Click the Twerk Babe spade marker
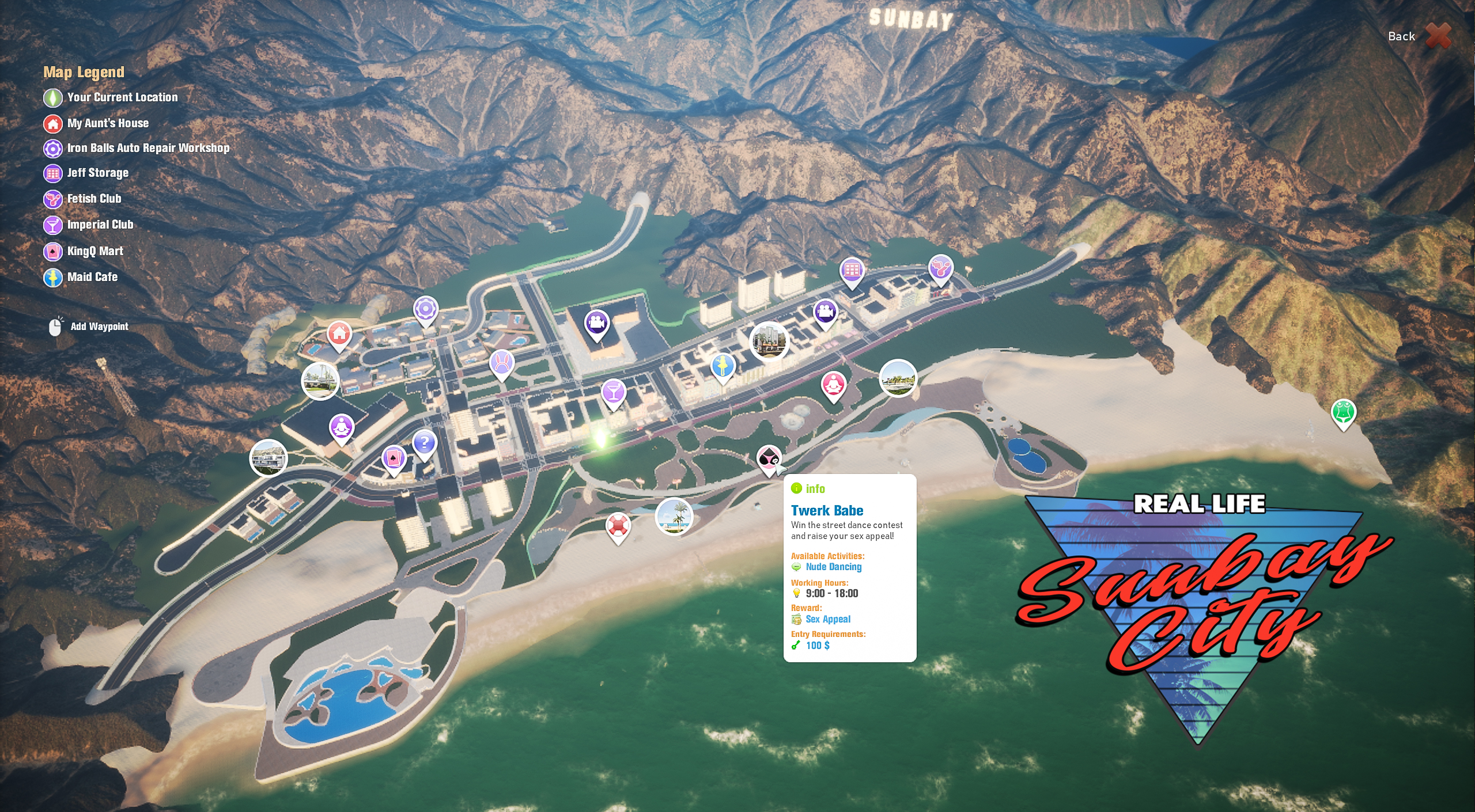 [769, 458]
